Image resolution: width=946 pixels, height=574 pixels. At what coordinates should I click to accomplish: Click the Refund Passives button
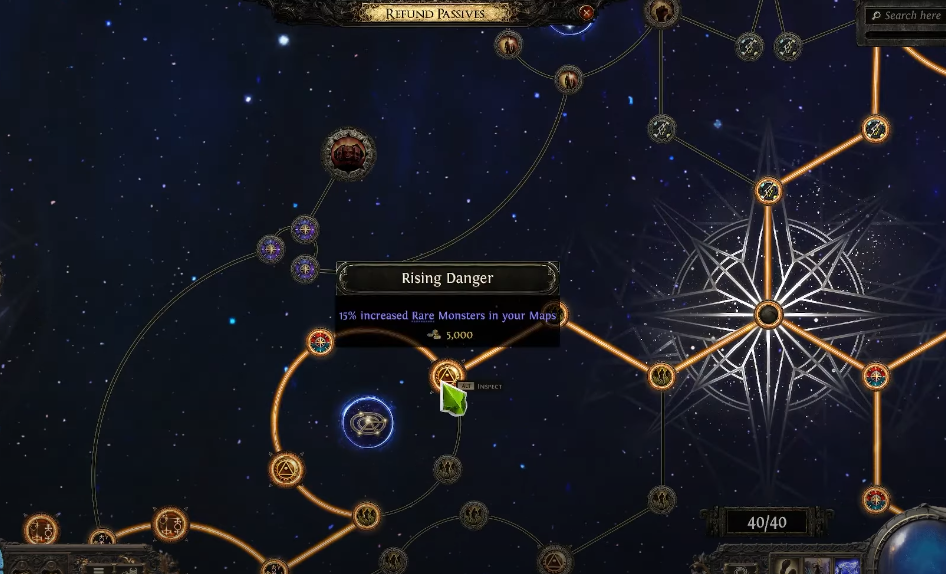pos(435,13)
